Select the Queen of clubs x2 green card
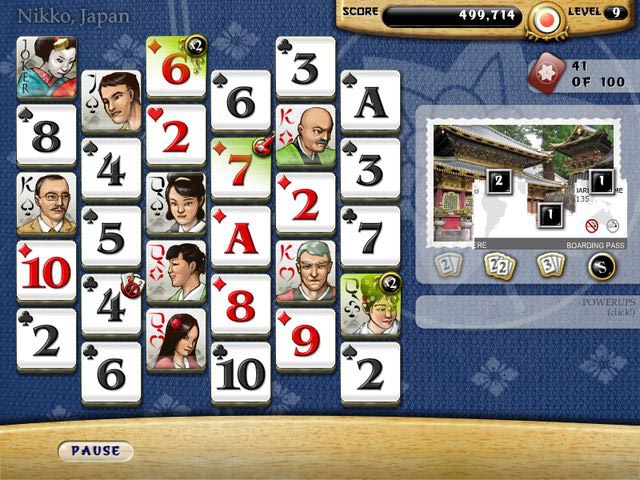The width and height of the screenshot is (640, 480). [369, 304]
